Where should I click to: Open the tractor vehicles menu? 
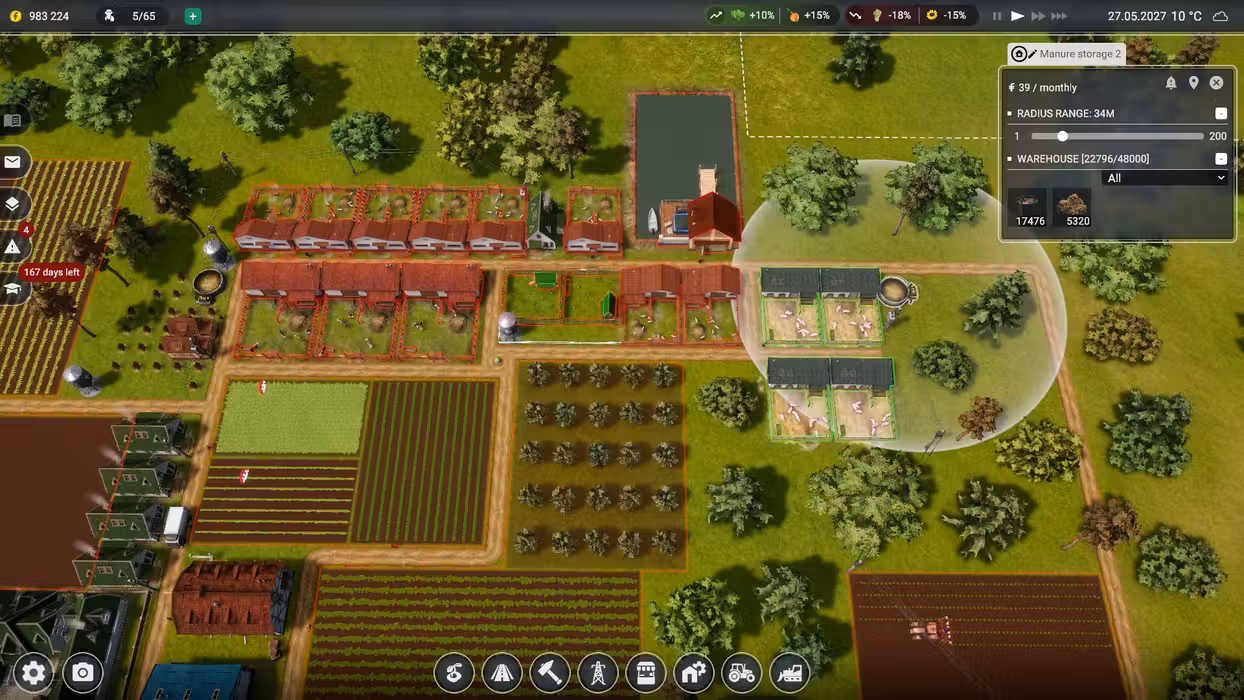tap(742, 673)
